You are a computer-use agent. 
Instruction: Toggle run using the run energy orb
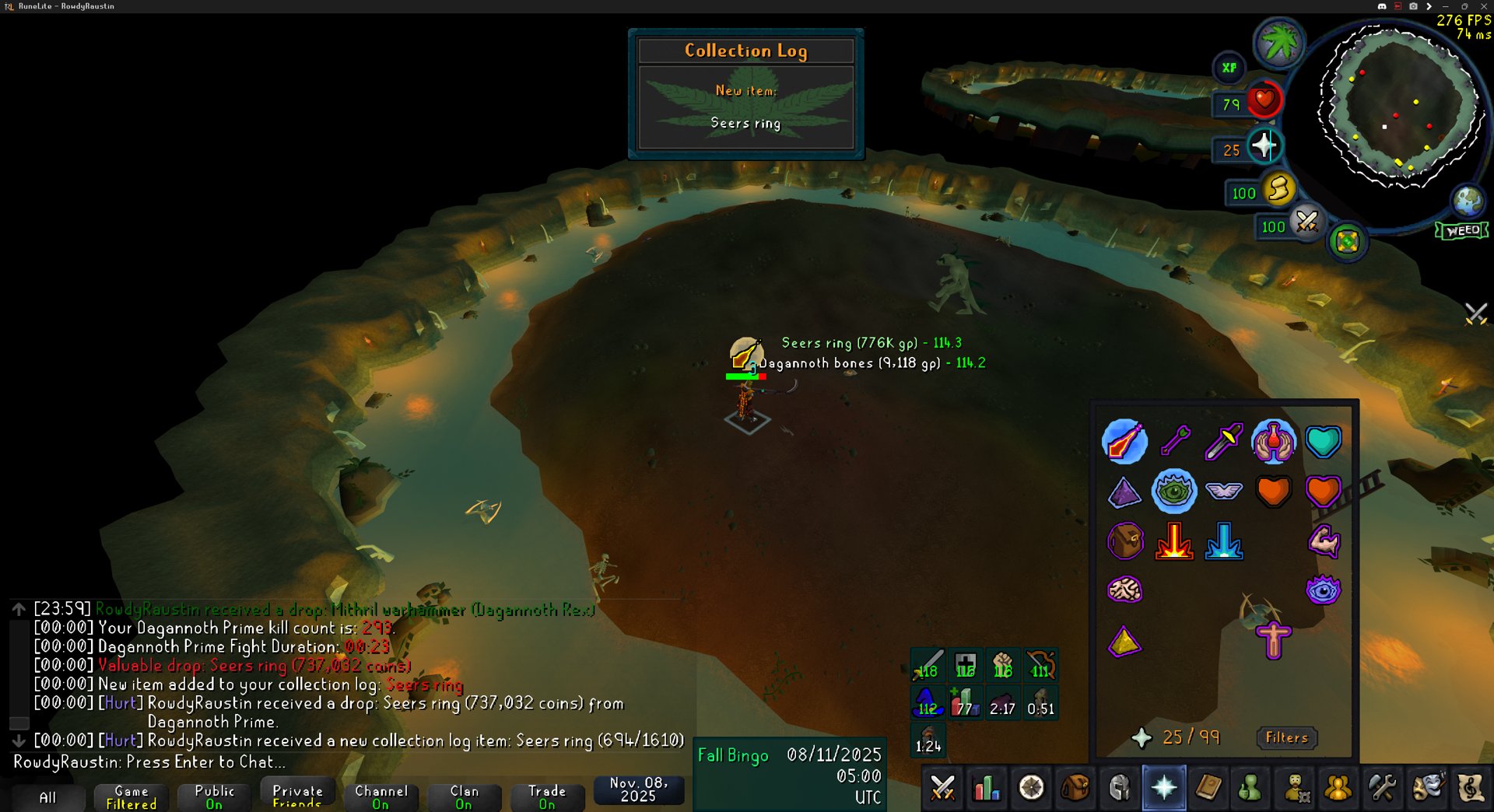1278,189
